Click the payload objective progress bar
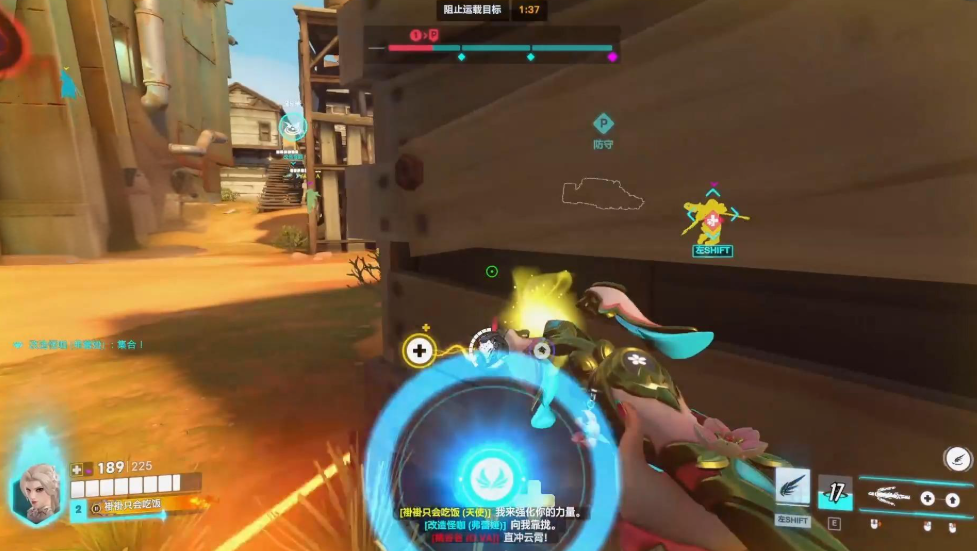 [x=500, y=47]
